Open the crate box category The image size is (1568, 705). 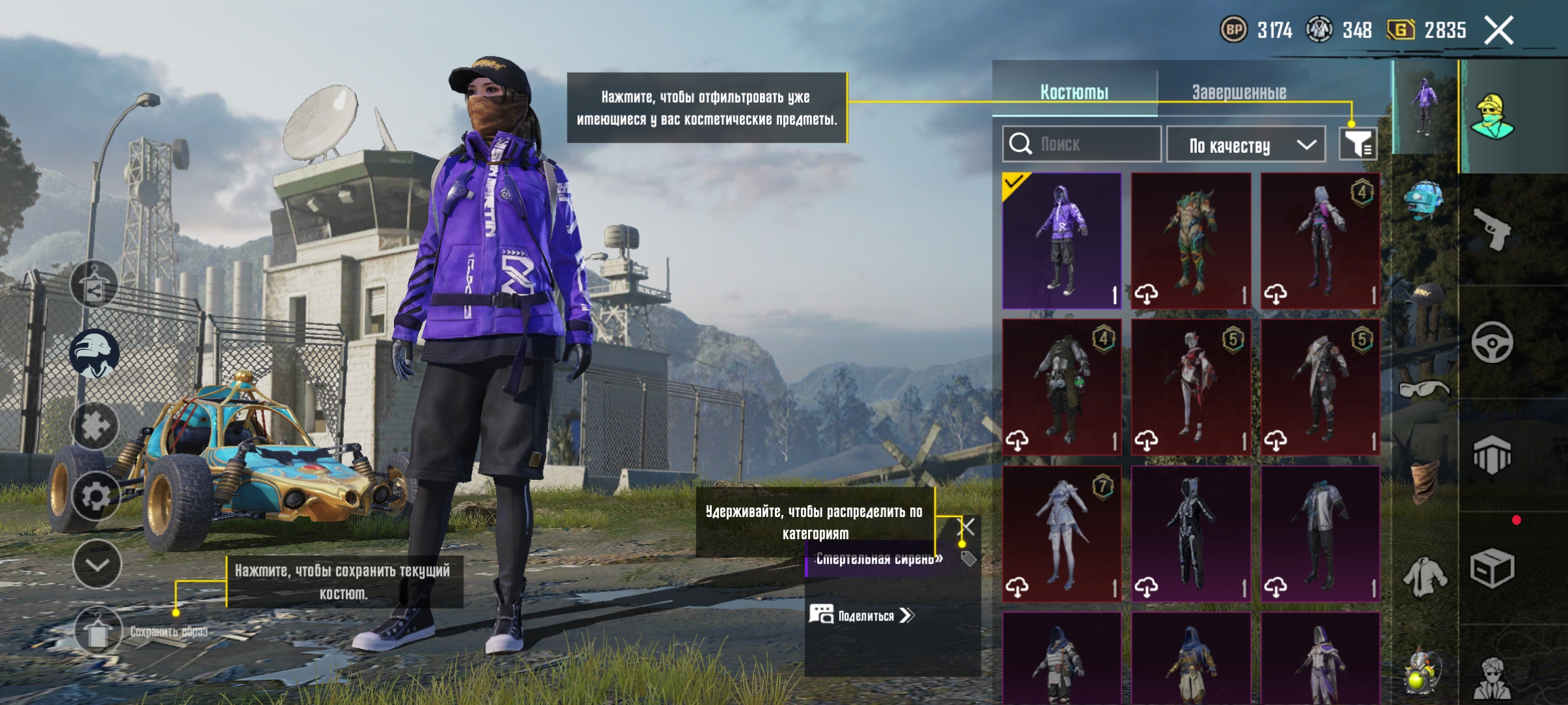pyautogui.click(x=1492, y=567)
